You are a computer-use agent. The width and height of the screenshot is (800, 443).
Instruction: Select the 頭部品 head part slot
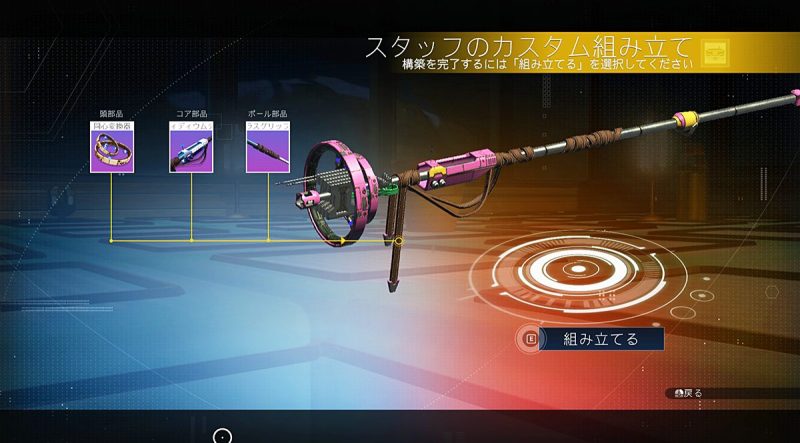[112, 148]
